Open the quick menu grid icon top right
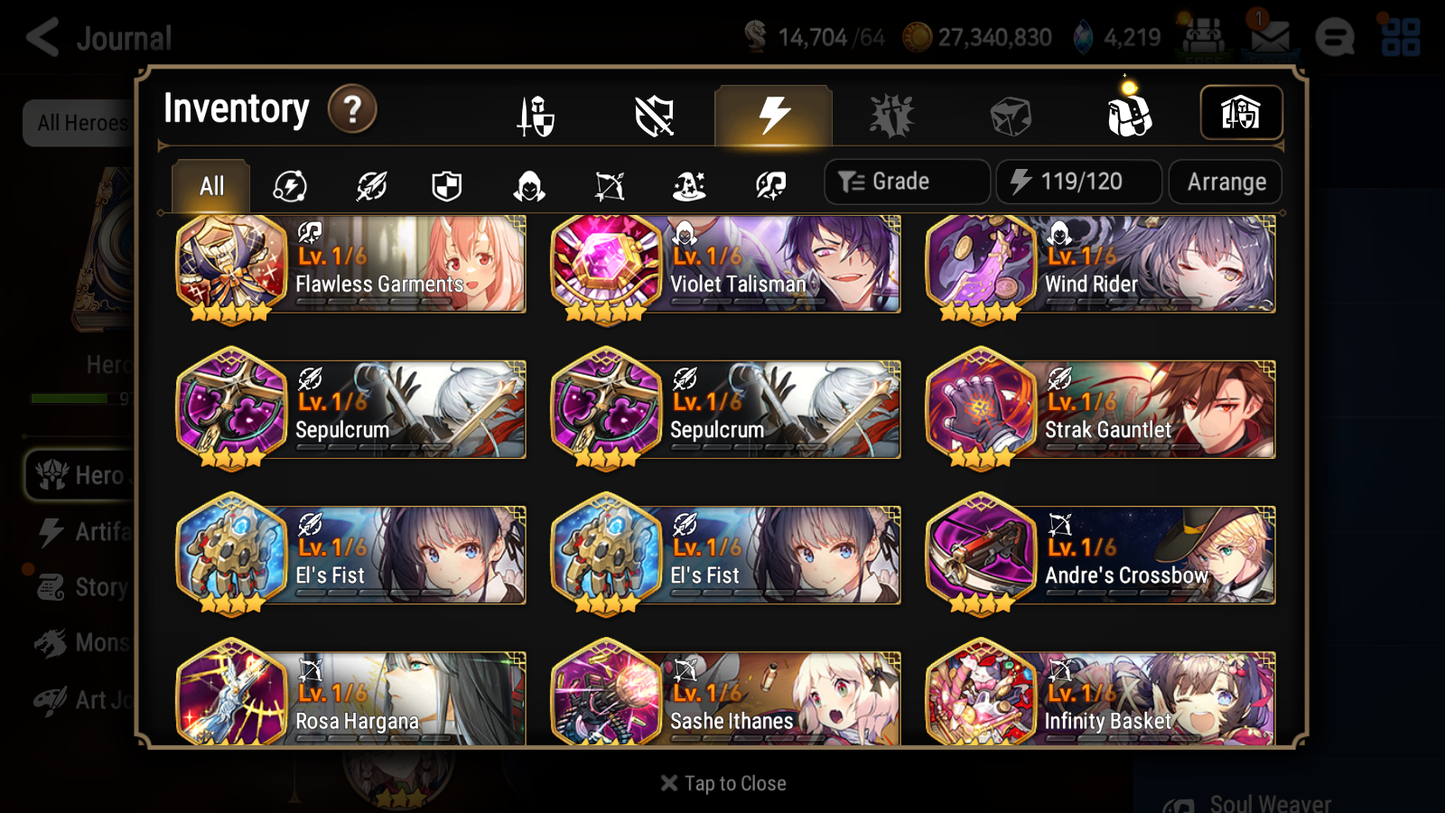The width and height of the screenshot is (1445, 813). coord(1399,37)
